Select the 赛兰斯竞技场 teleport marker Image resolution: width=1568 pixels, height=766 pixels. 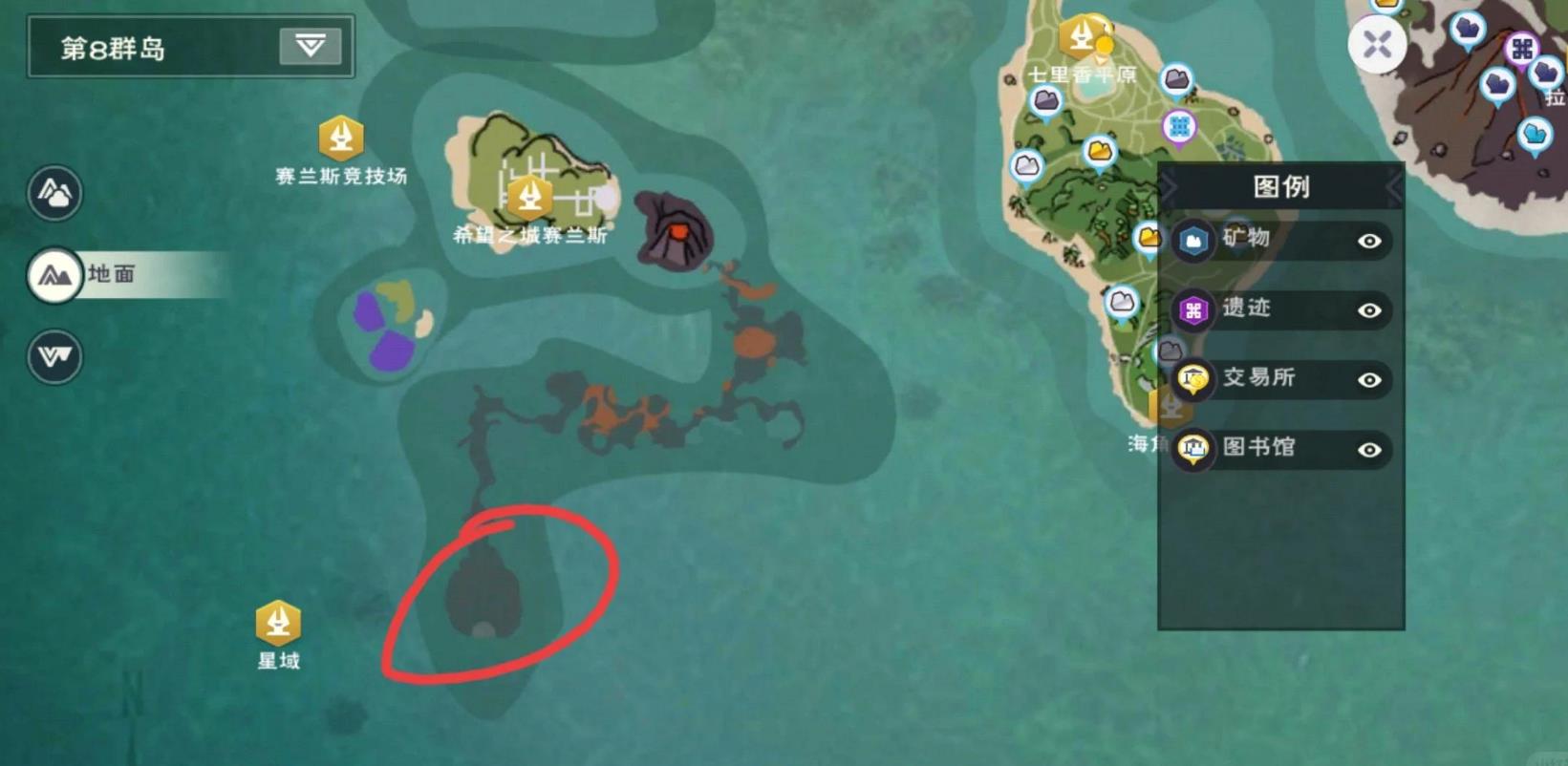point(341,138)
